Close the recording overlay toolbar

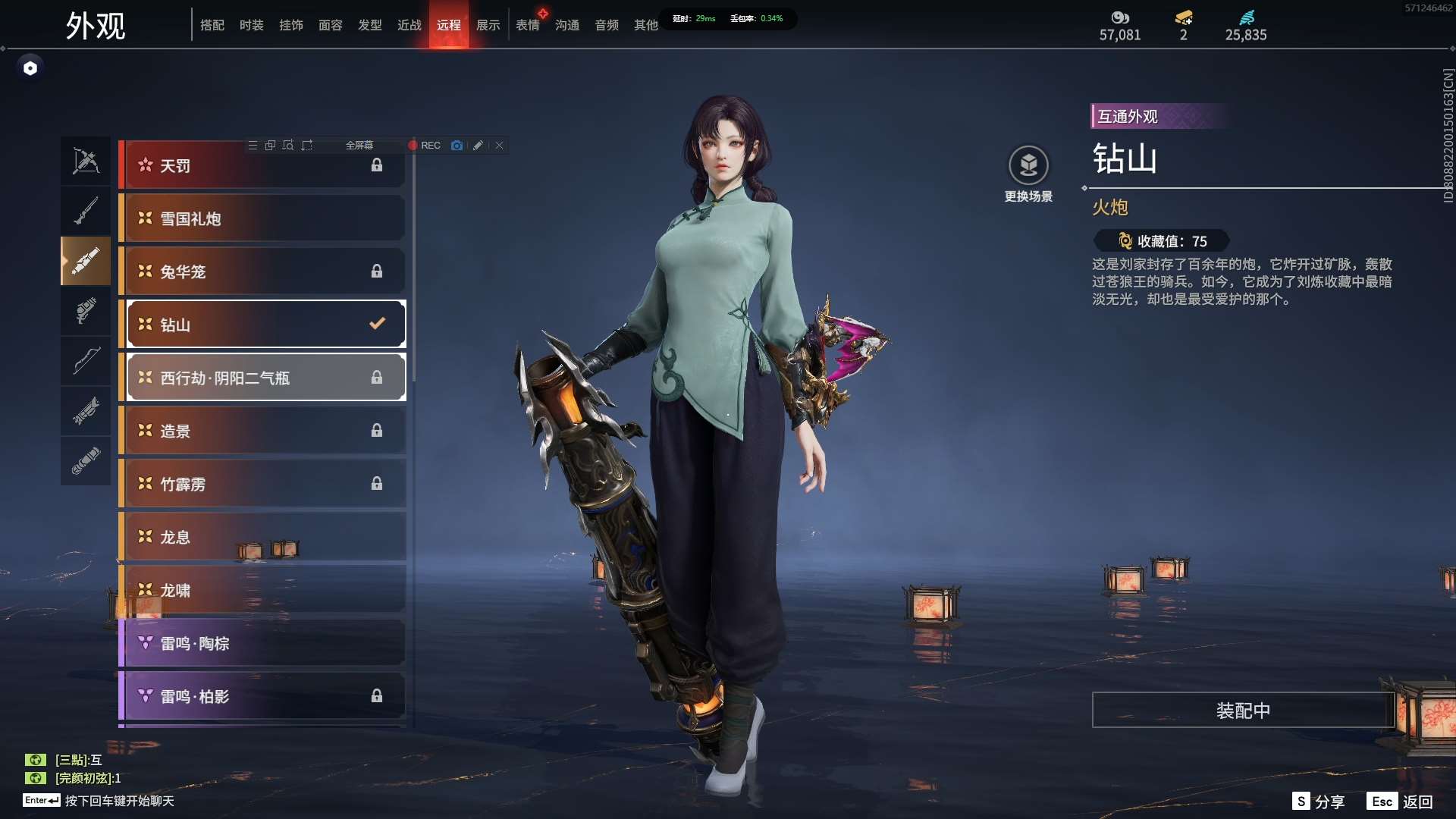click(500, 146)
